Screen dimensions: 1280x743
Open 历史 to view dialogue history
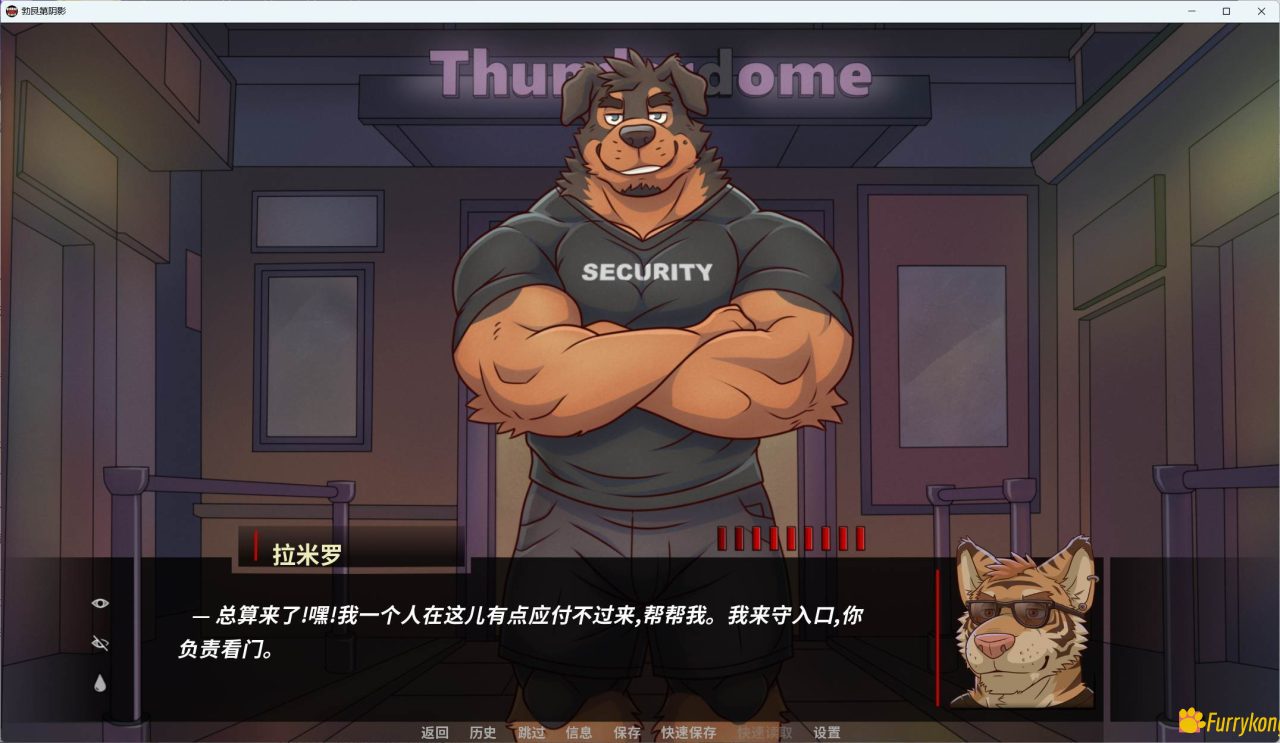pos(483,733)
